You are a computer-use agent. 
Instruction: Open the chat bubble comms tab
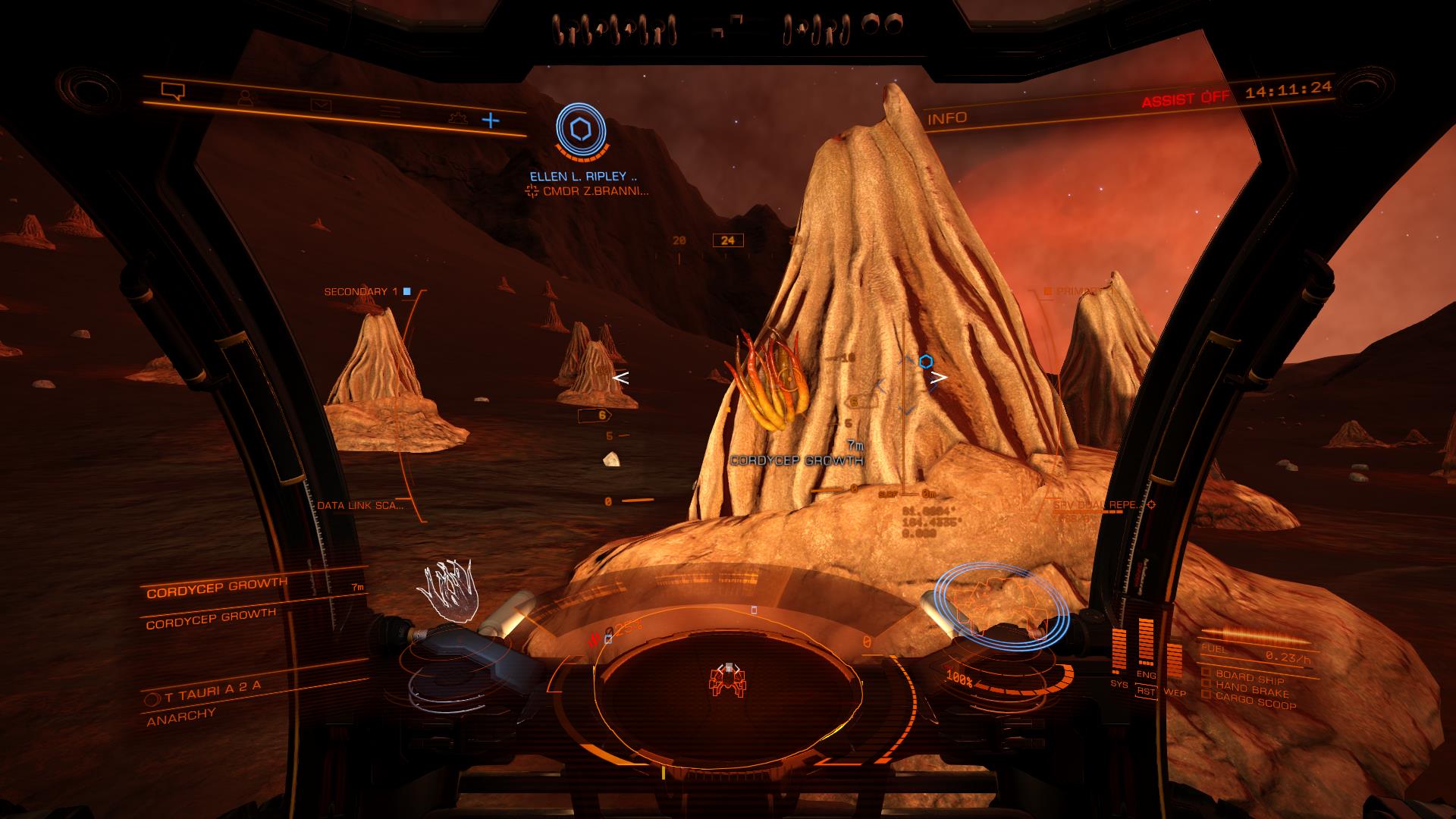tap(173, 92)
